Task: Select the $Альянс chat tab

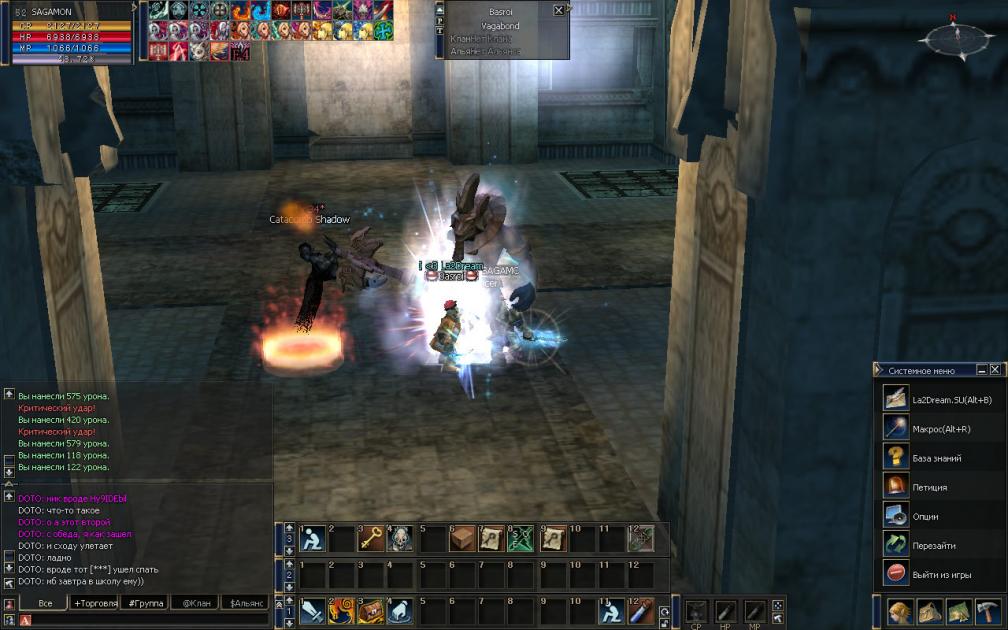Action: coord(246,603)
